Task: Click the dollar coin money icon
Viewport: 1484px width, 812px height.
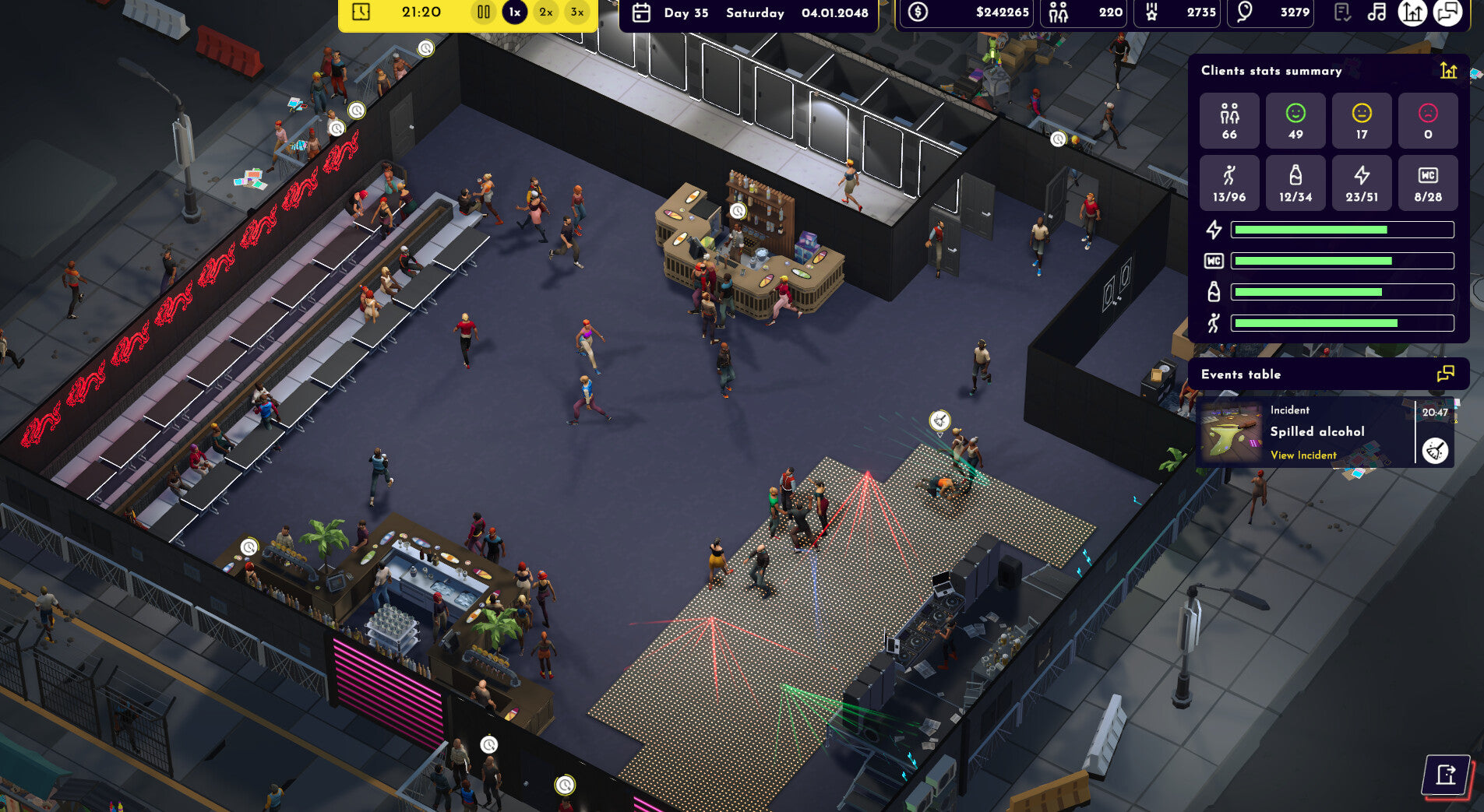Action: [x=918, y=12]
